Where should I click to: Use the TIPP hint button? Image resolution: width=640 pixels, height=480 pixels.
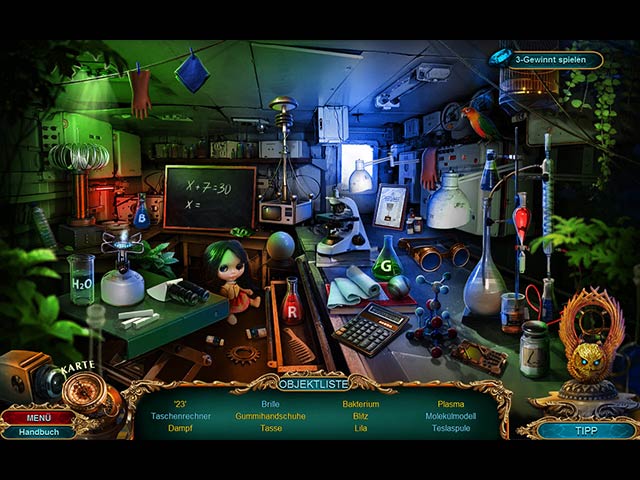pos(585,429)
